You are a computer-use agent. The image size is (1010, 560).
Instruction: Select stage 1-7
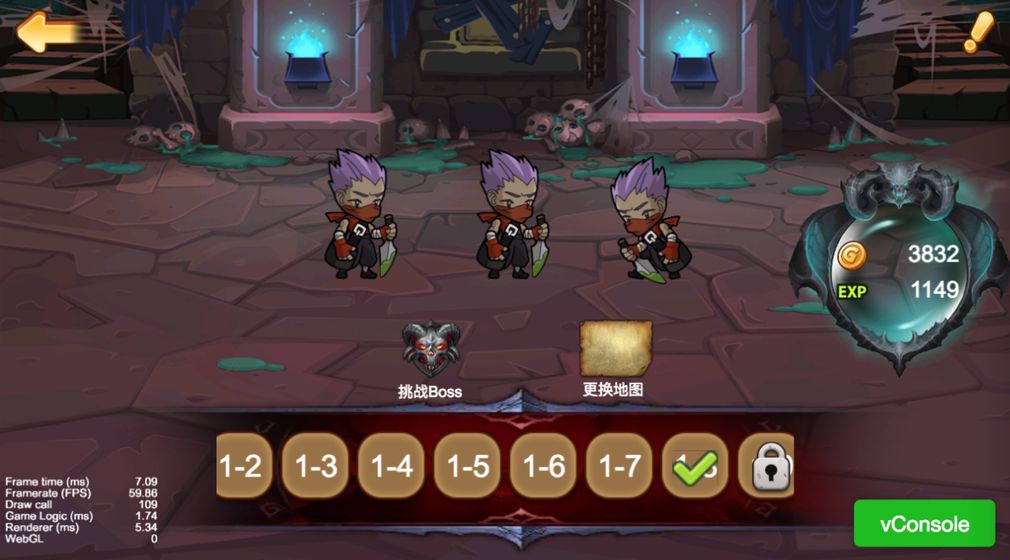click(x=620, y=466)
